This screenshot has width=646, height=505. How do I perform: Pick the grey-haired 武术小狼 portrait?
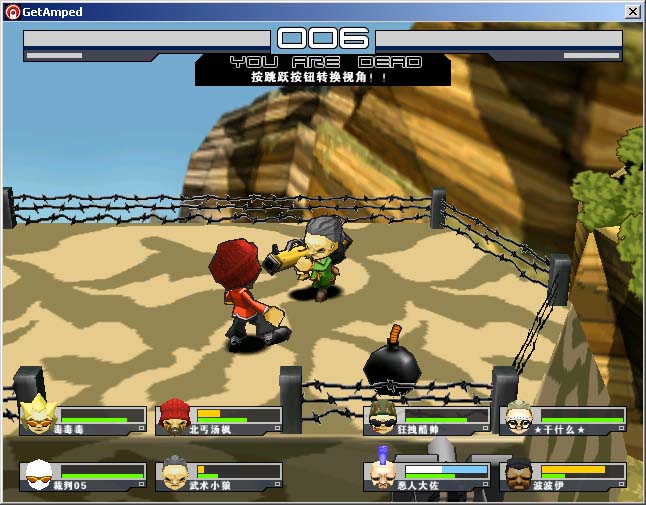pos(175,473)
